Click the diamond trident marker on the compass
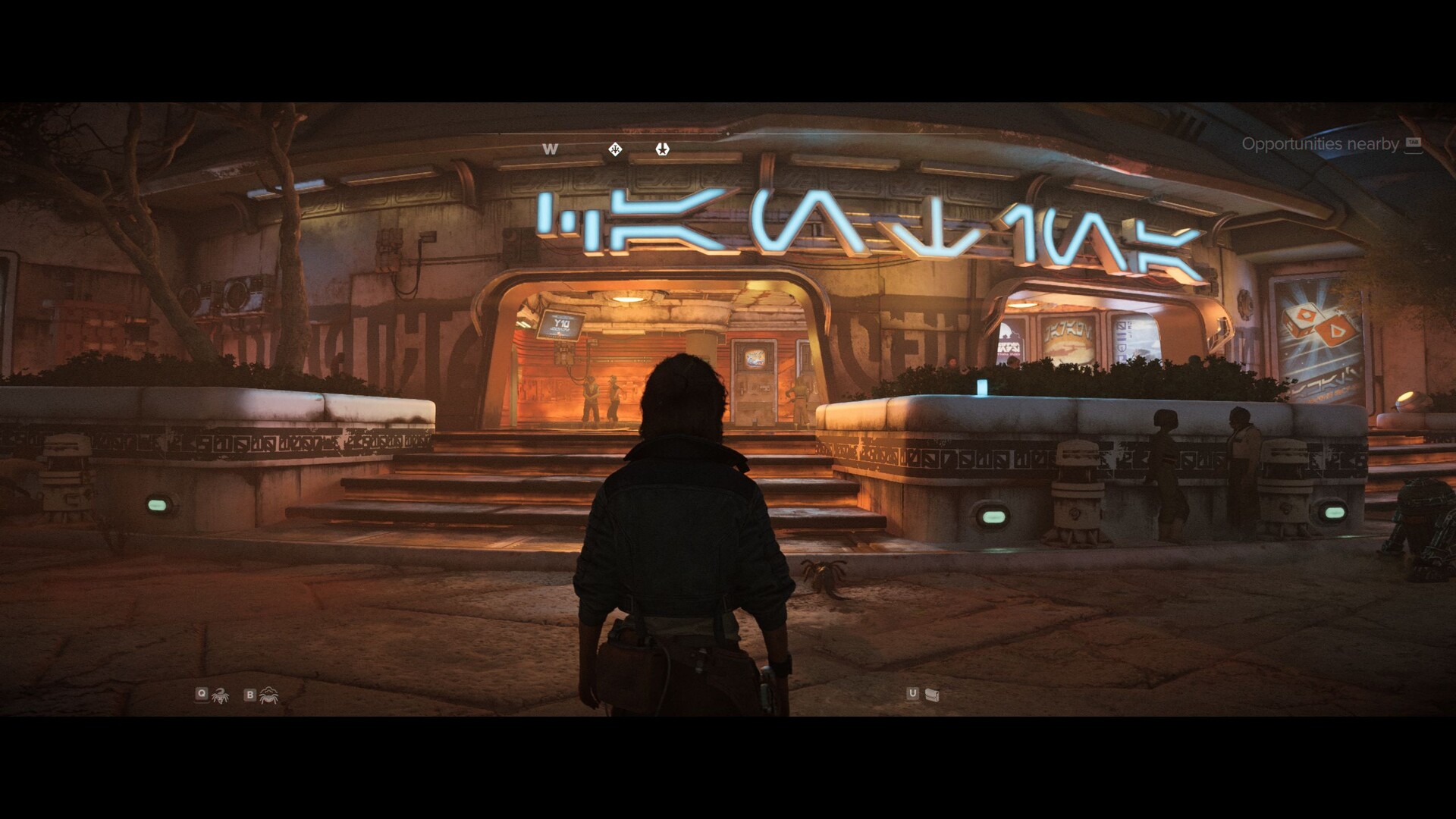This screenshot has width=1456, height=819. click(615, 149)
